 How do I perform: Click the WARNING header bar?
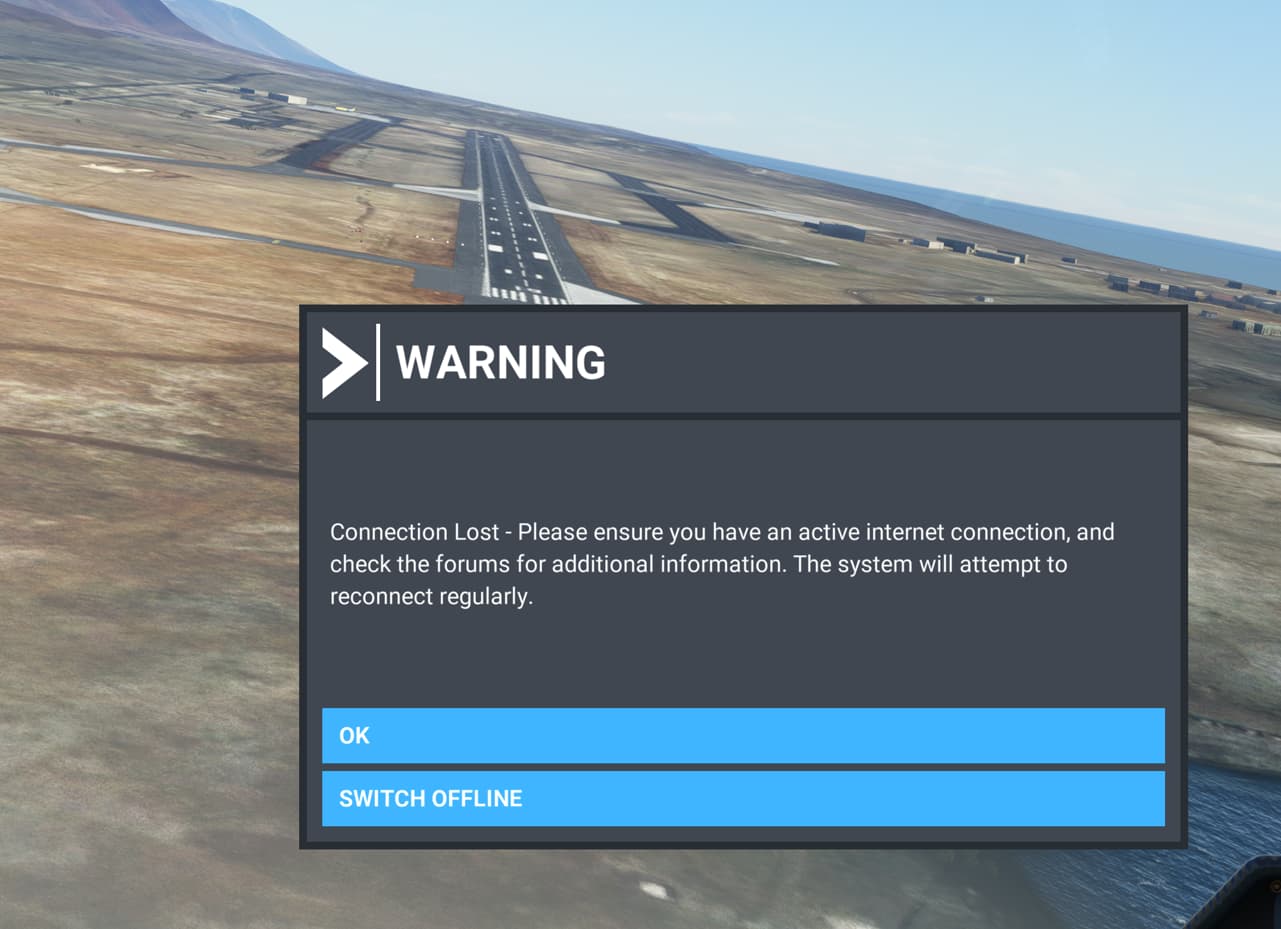pos(740,363)
